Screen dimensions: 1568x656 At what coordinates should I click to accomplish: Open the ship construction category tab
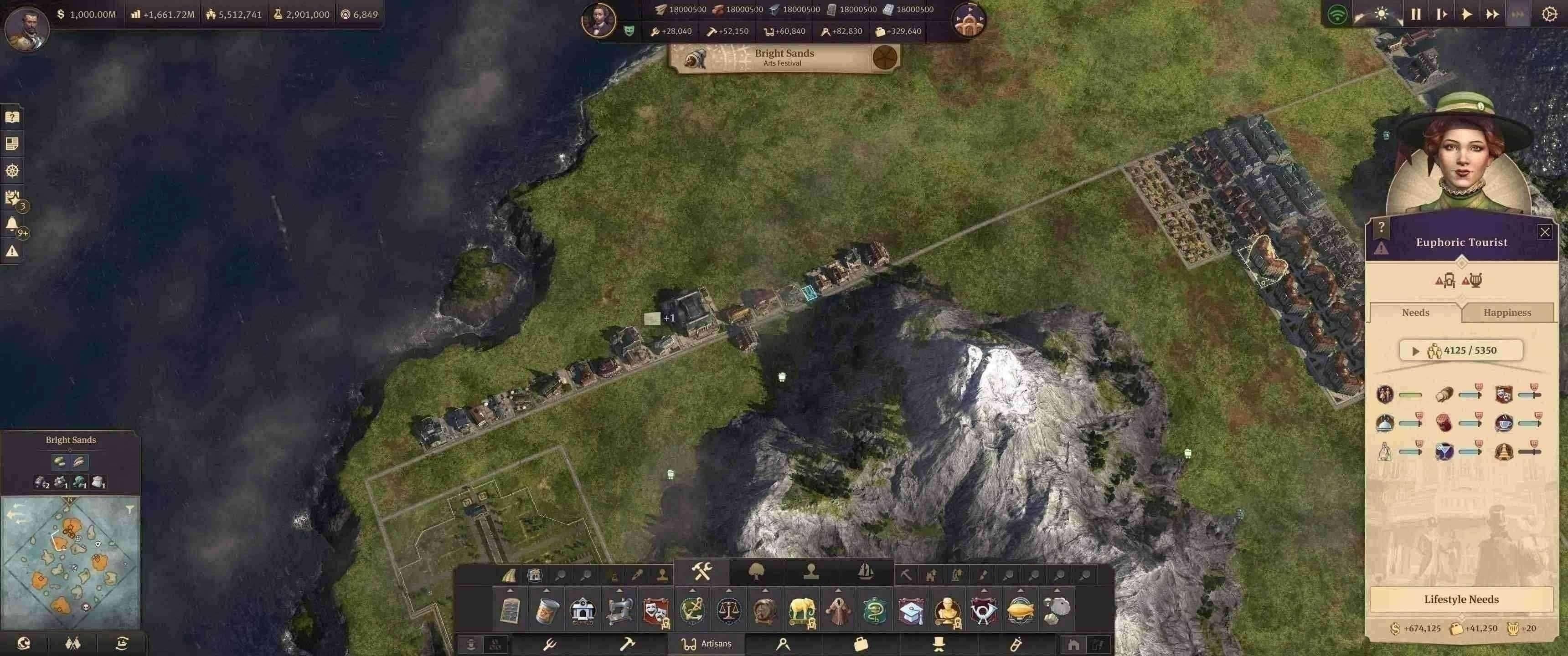(865, 572)
